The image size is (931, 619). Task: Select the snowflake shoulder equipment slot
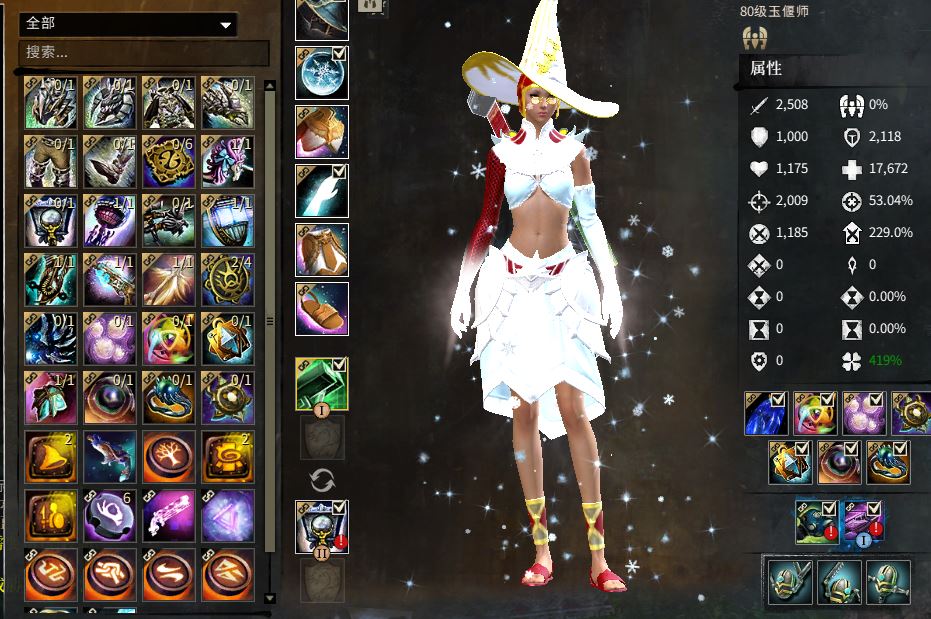(321, 72)
